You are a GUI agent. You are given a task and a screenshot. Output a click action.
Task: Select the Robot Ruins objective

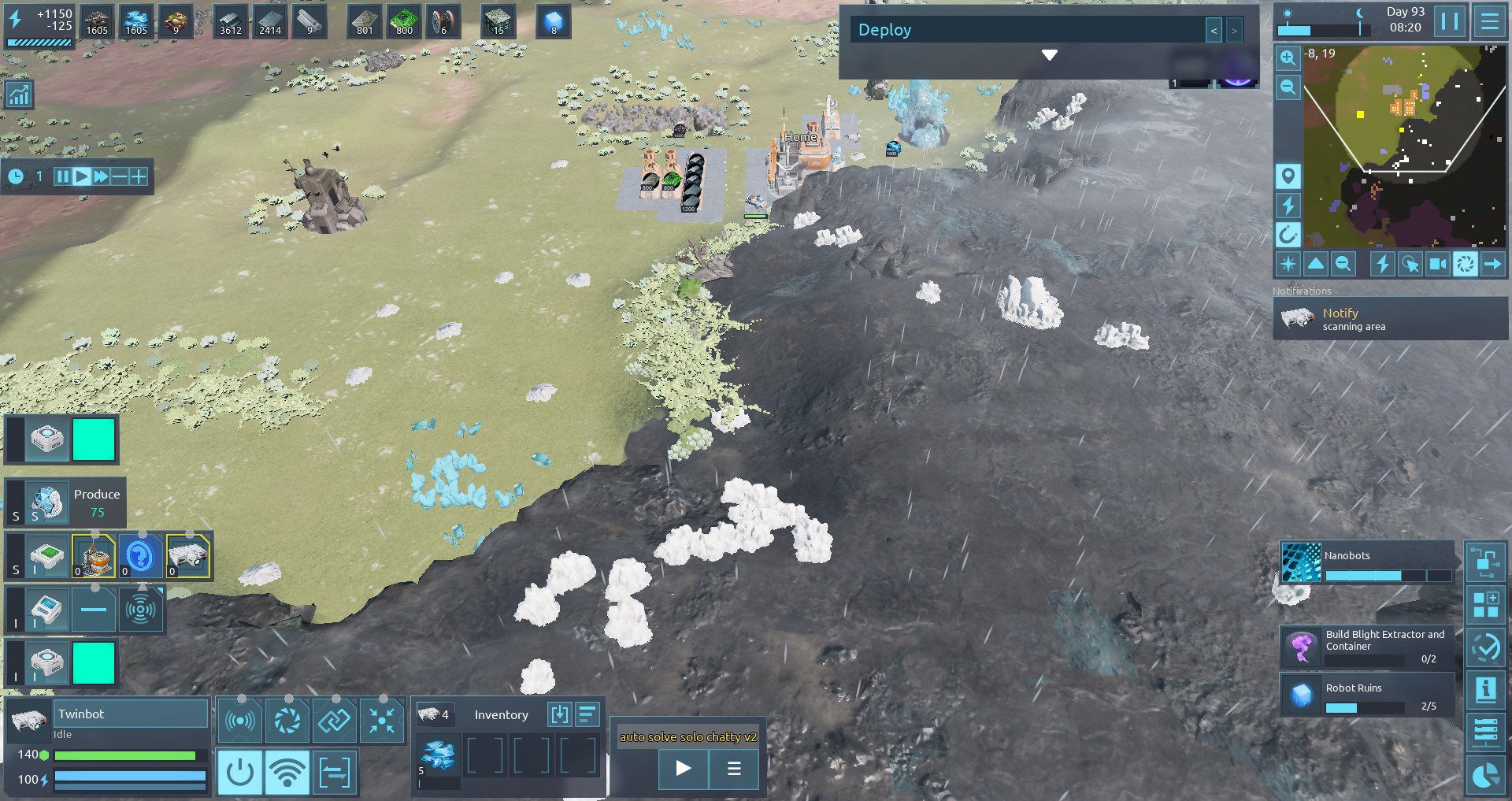(x=1368, y=695)
